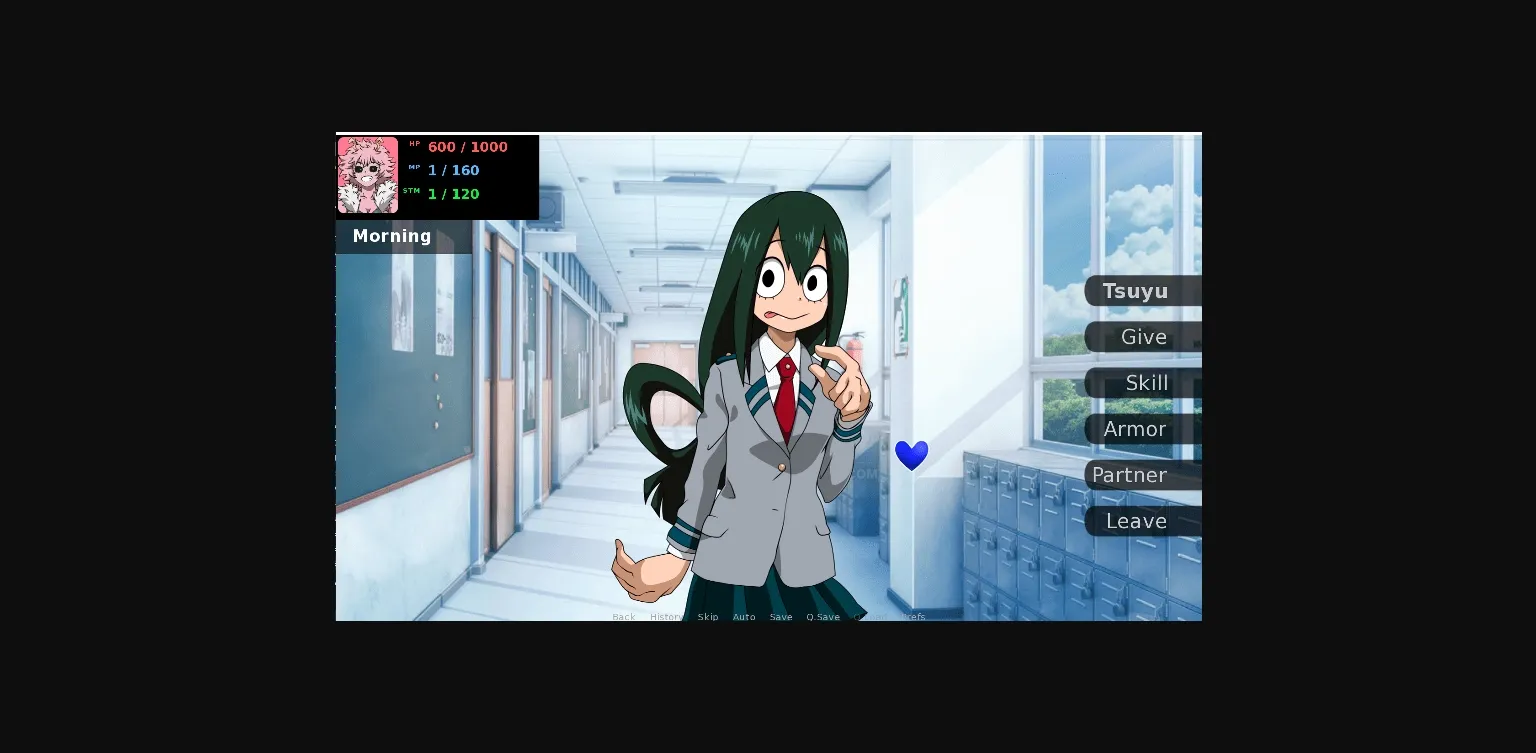Enable Auto play mode
The height and width of the screenshot is (753, 1536).
pyautogui.click(x=744, y=617)
